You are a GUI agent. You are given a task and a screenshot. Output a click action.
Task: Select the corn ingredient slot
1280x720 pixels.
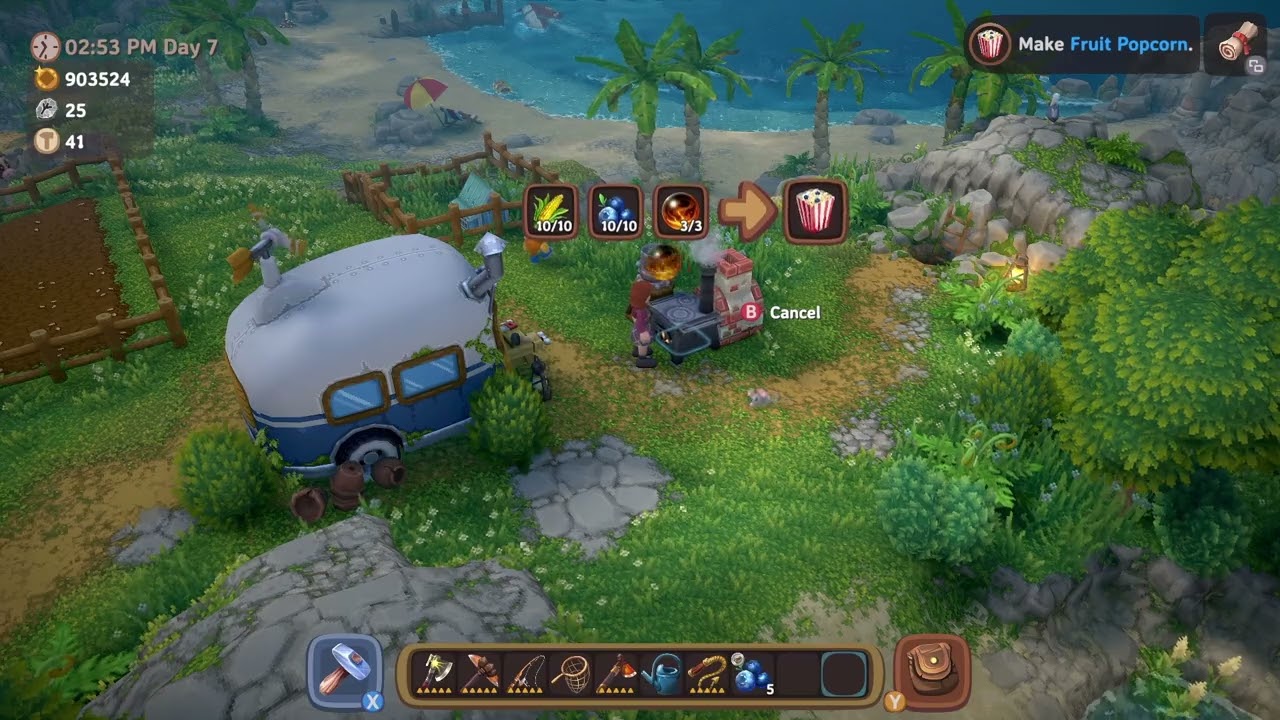coord(551,211)
